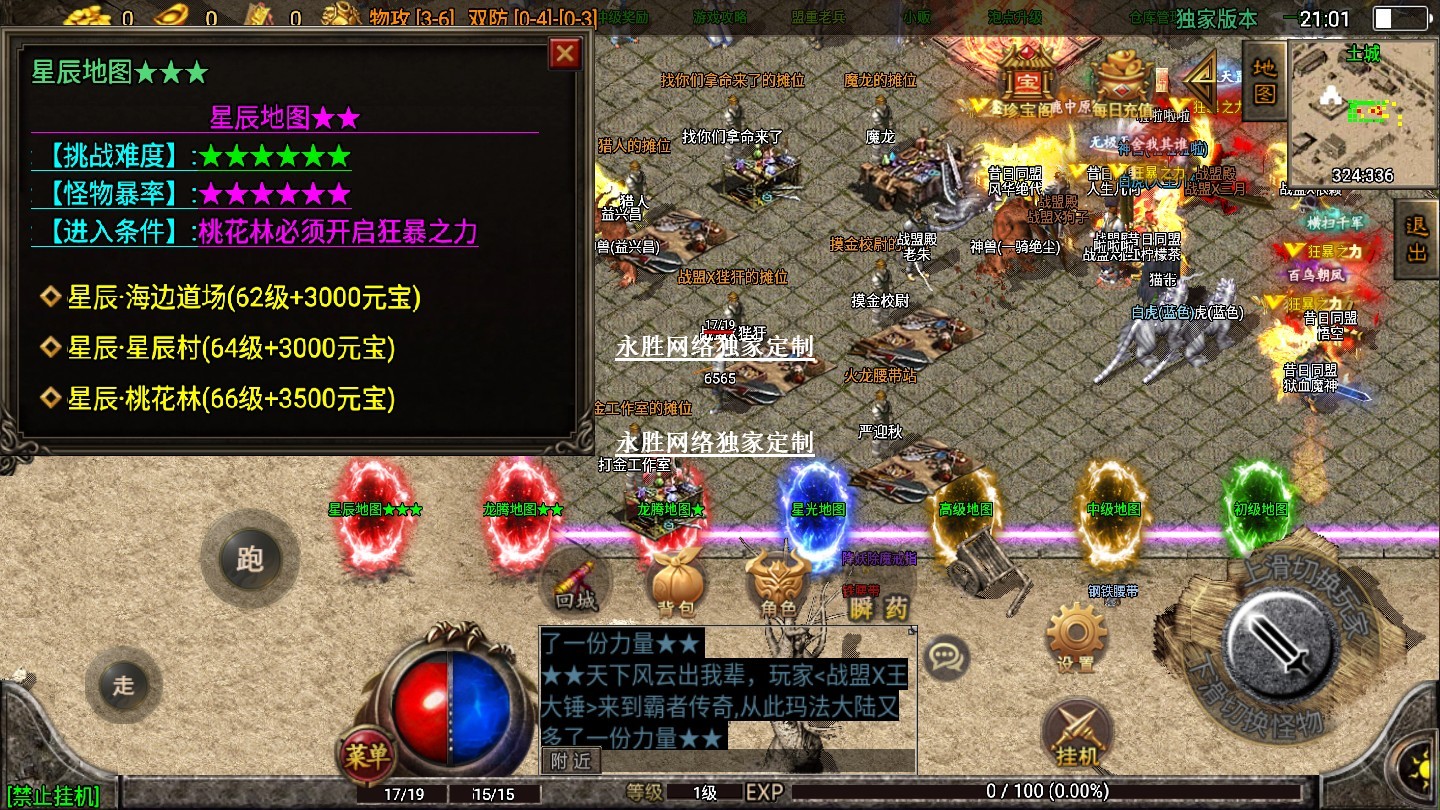Toggle the 走 walk button

click(x=123, y=685)
